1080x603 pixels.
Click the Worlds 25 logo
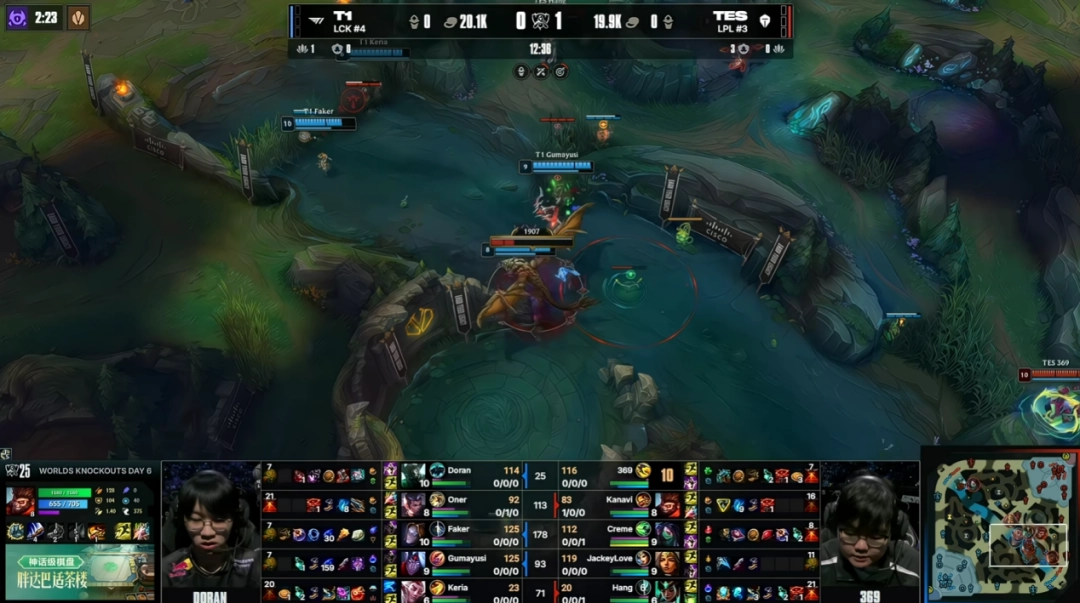click(x=18, y=470)
